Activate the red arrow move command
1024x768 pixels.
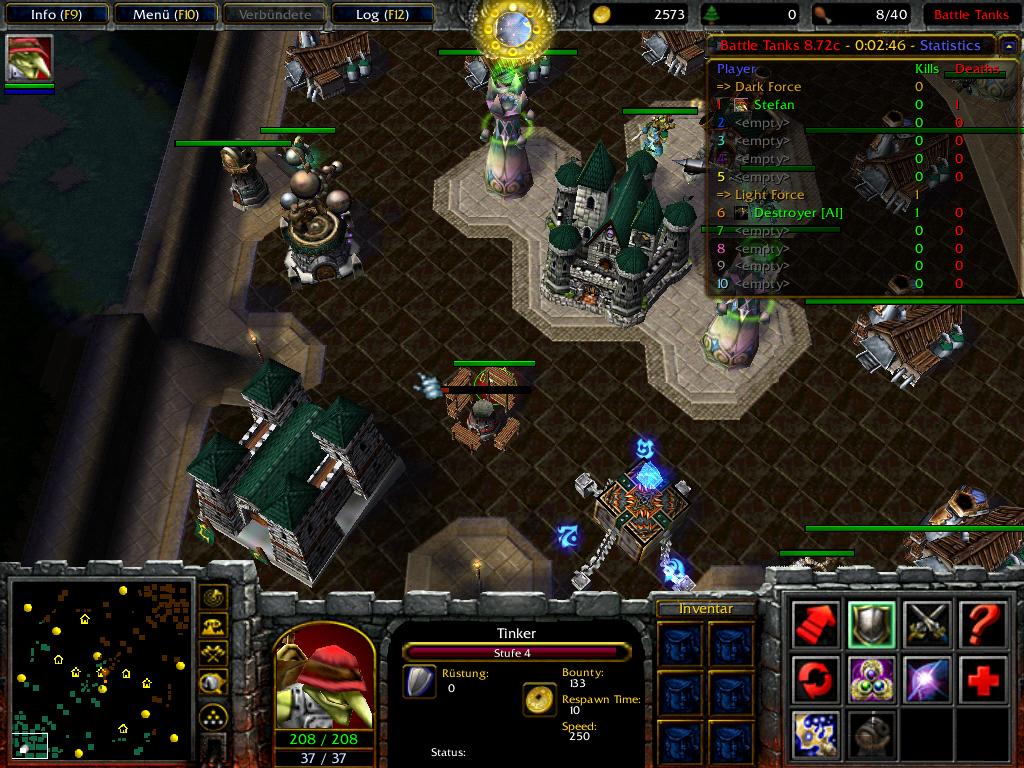click(815, 625)
